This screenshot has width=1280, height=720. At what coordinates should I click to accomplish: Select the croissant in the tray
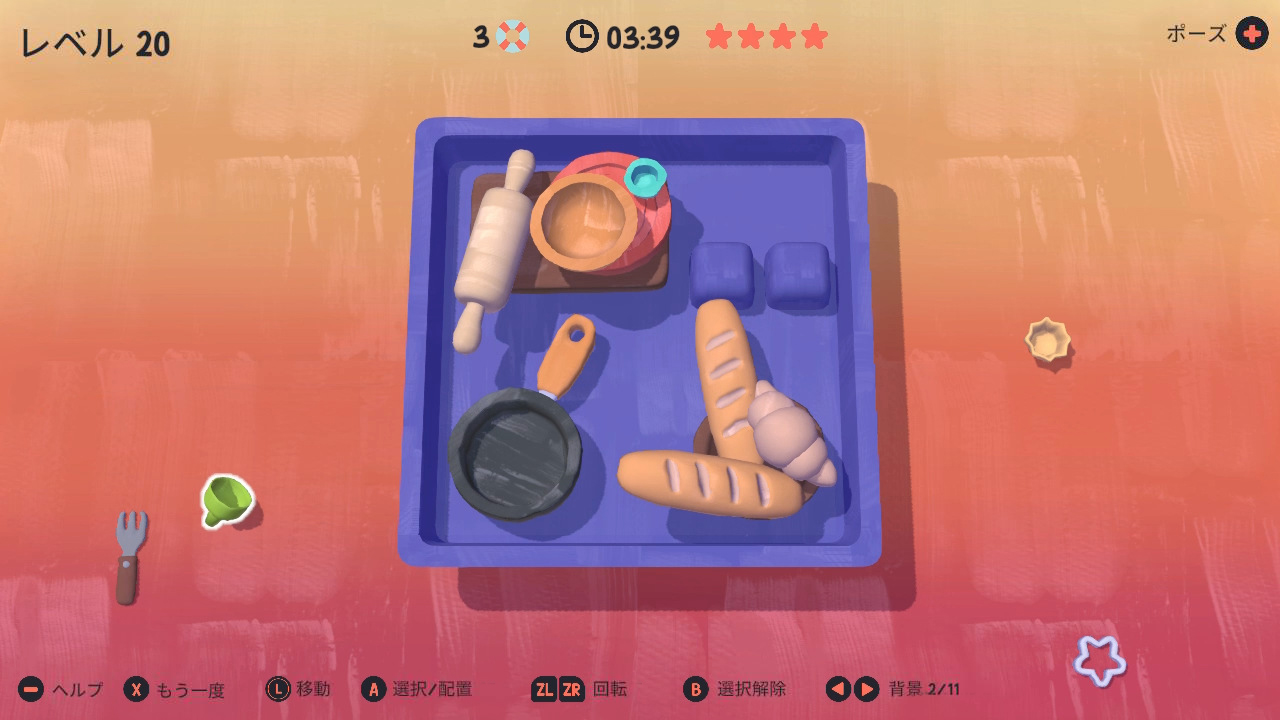[x=790, y=437]
